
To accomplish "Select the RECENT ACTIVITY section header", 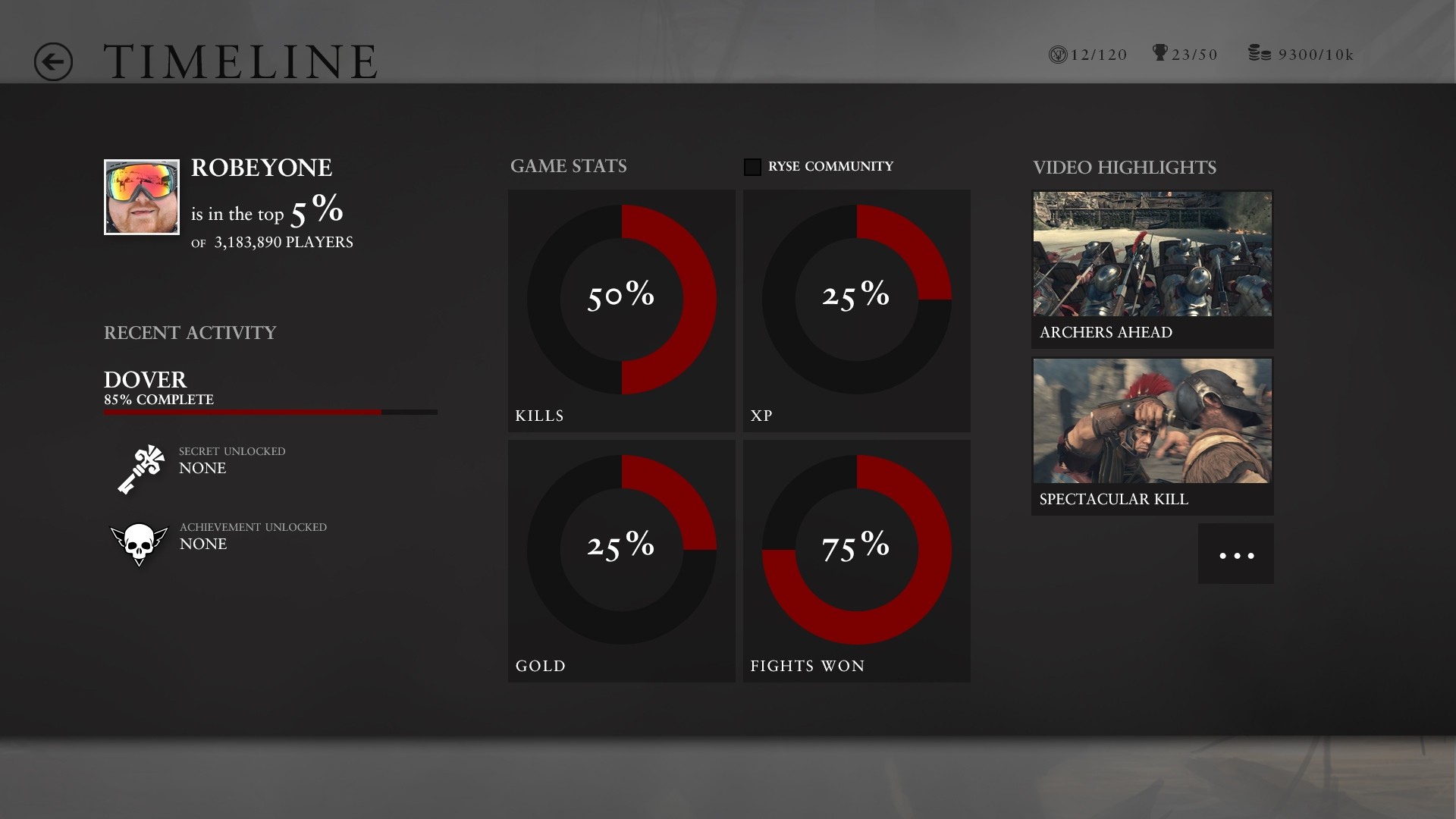I will point(190,332).
